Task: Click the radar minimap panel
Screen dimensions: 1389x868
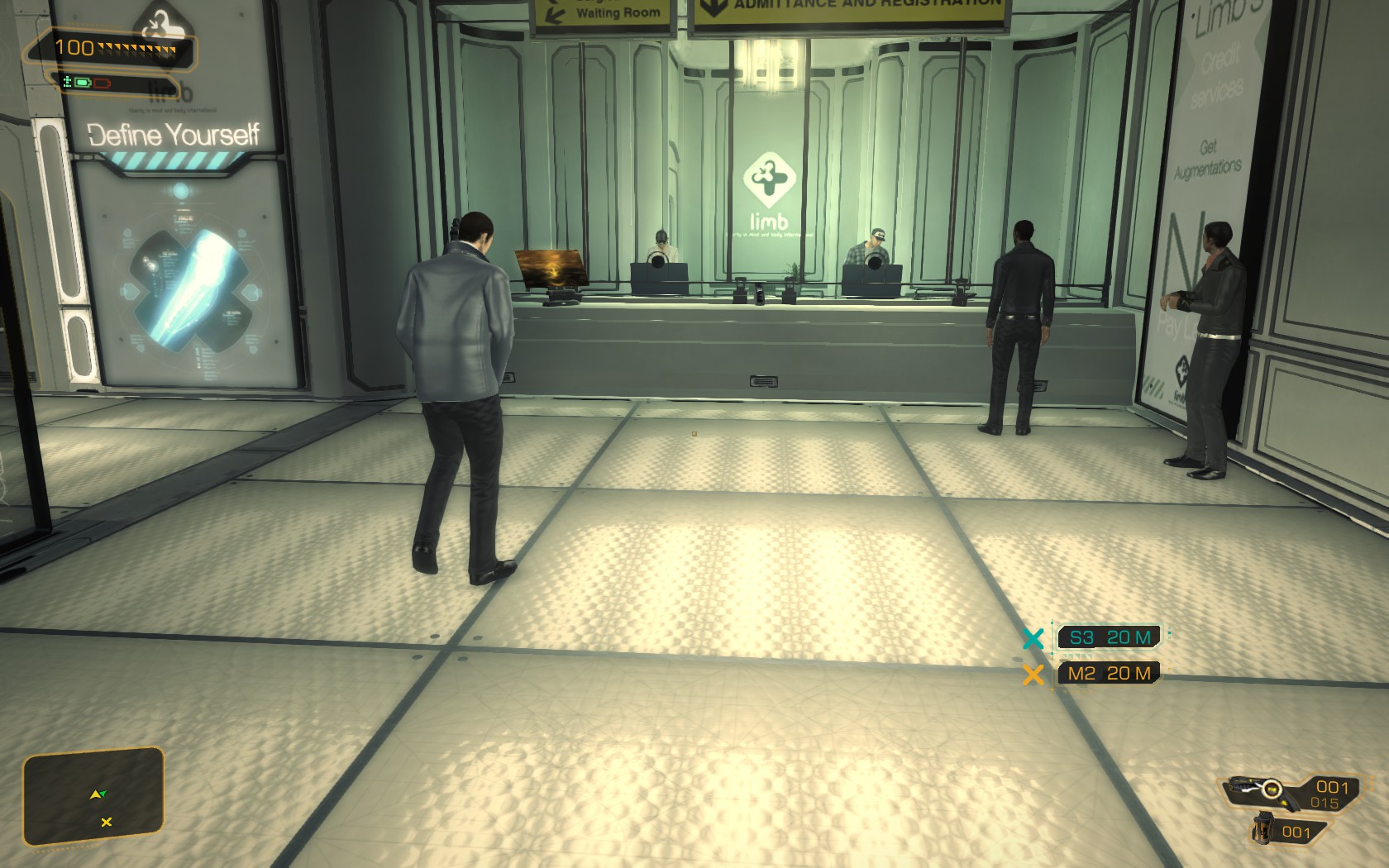Action: click(x=93, y=796)
